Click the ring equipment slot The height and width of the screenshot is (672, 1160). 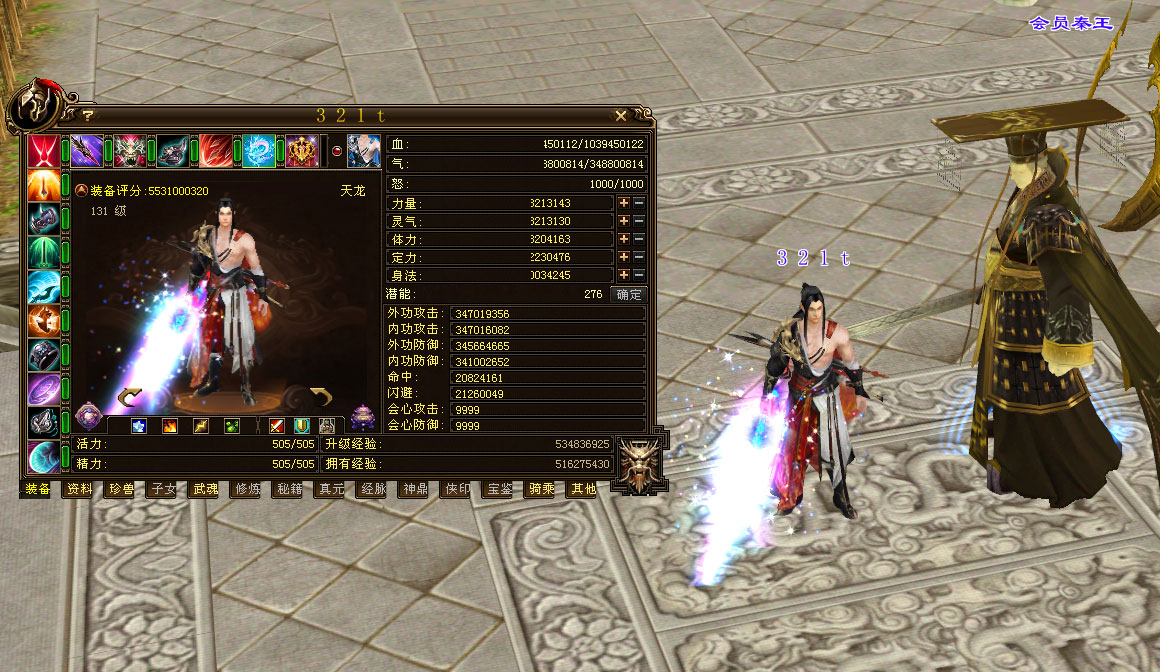tap(43, 355)
